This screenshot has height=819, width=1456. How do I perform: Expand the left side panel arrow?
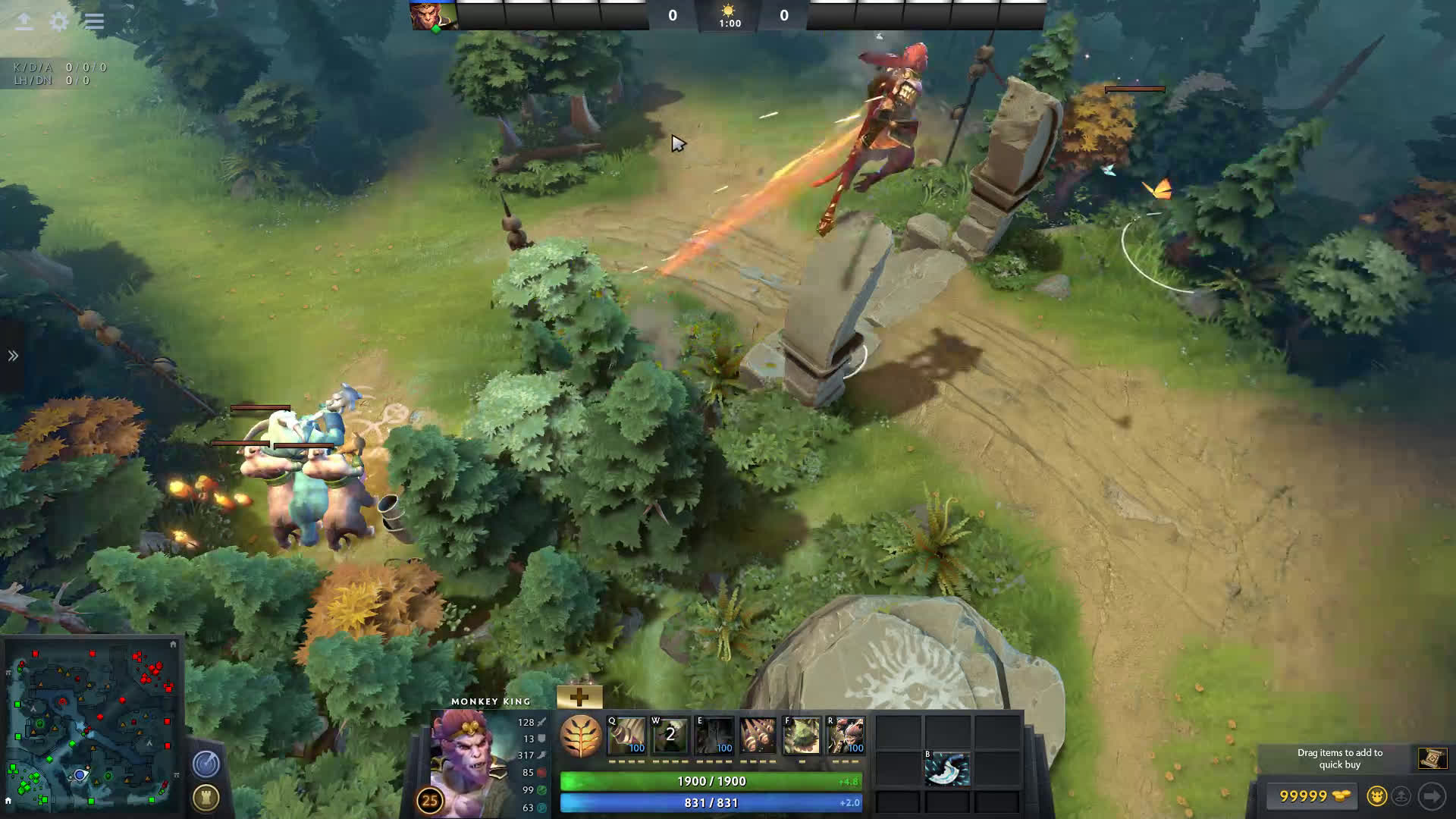[x=13, y=356]
